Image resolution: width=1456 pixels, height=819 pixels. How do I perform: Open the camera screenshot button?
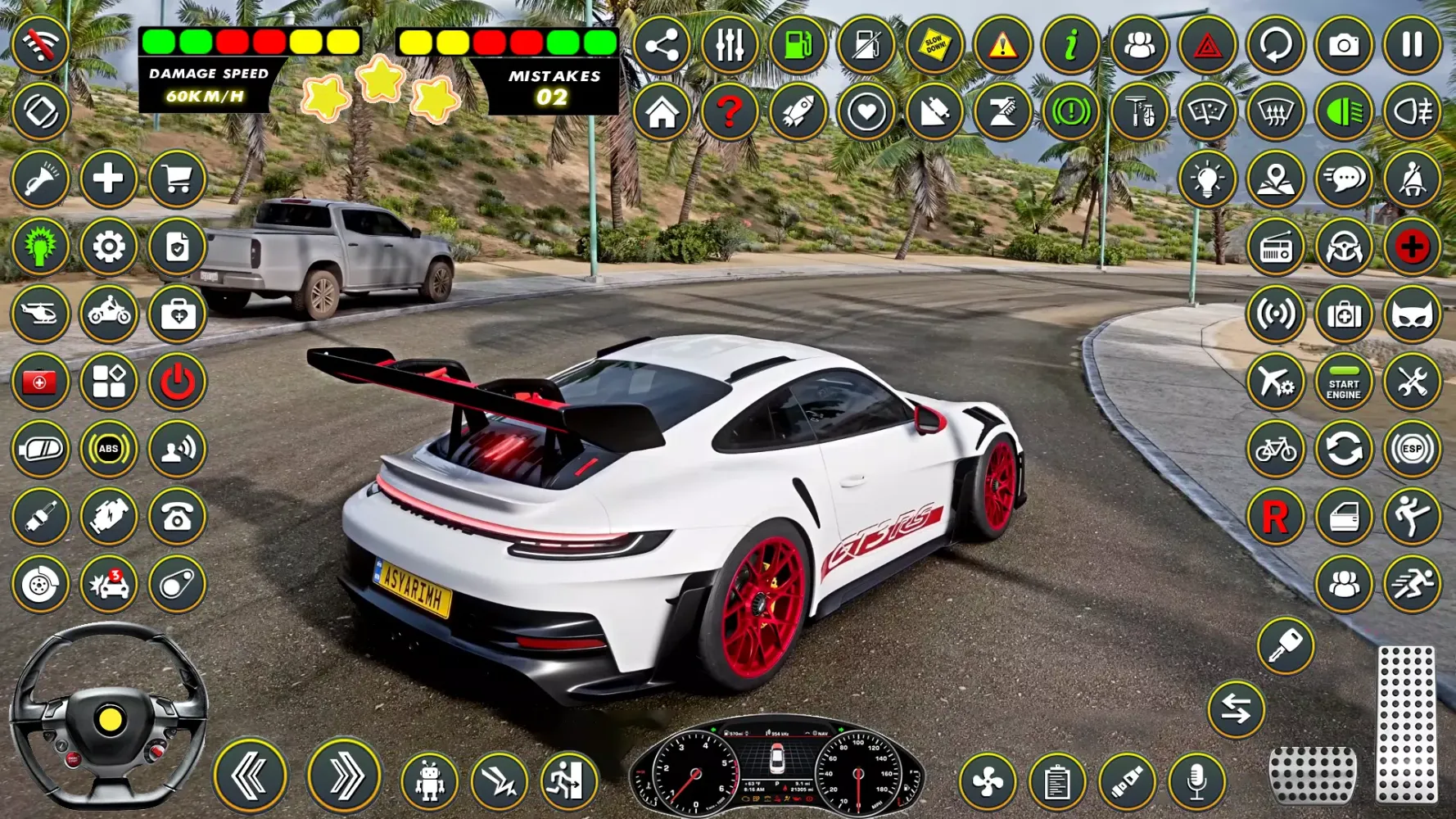1344,44
